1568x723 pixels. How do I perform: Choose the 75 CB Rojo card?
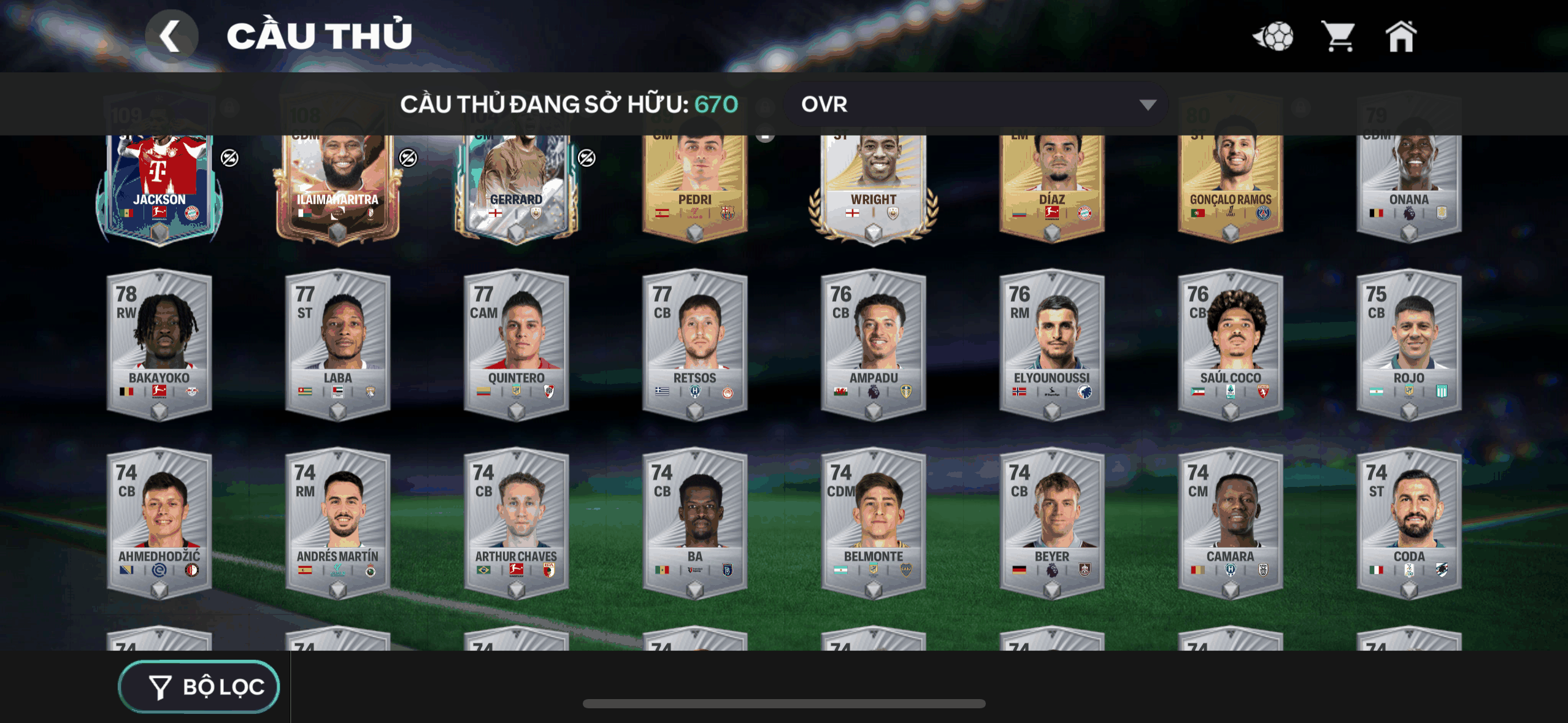[x=1409, y=345]
